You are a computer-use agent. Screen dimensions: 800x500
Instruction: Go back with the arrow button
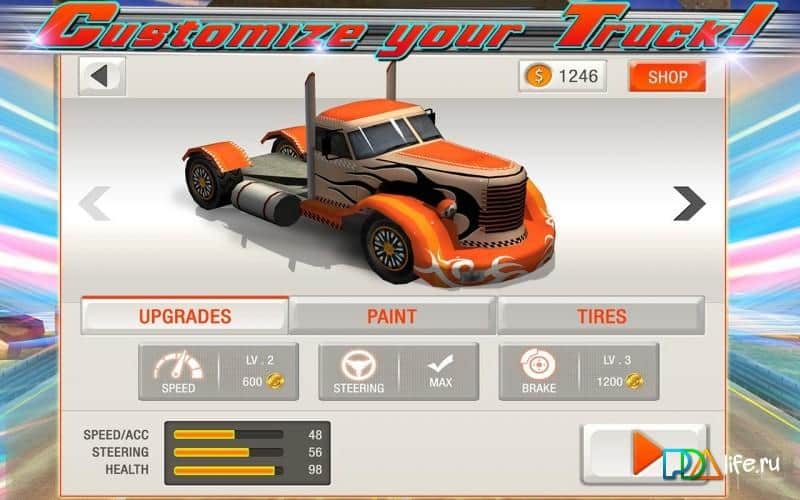[x=101, y=76]
